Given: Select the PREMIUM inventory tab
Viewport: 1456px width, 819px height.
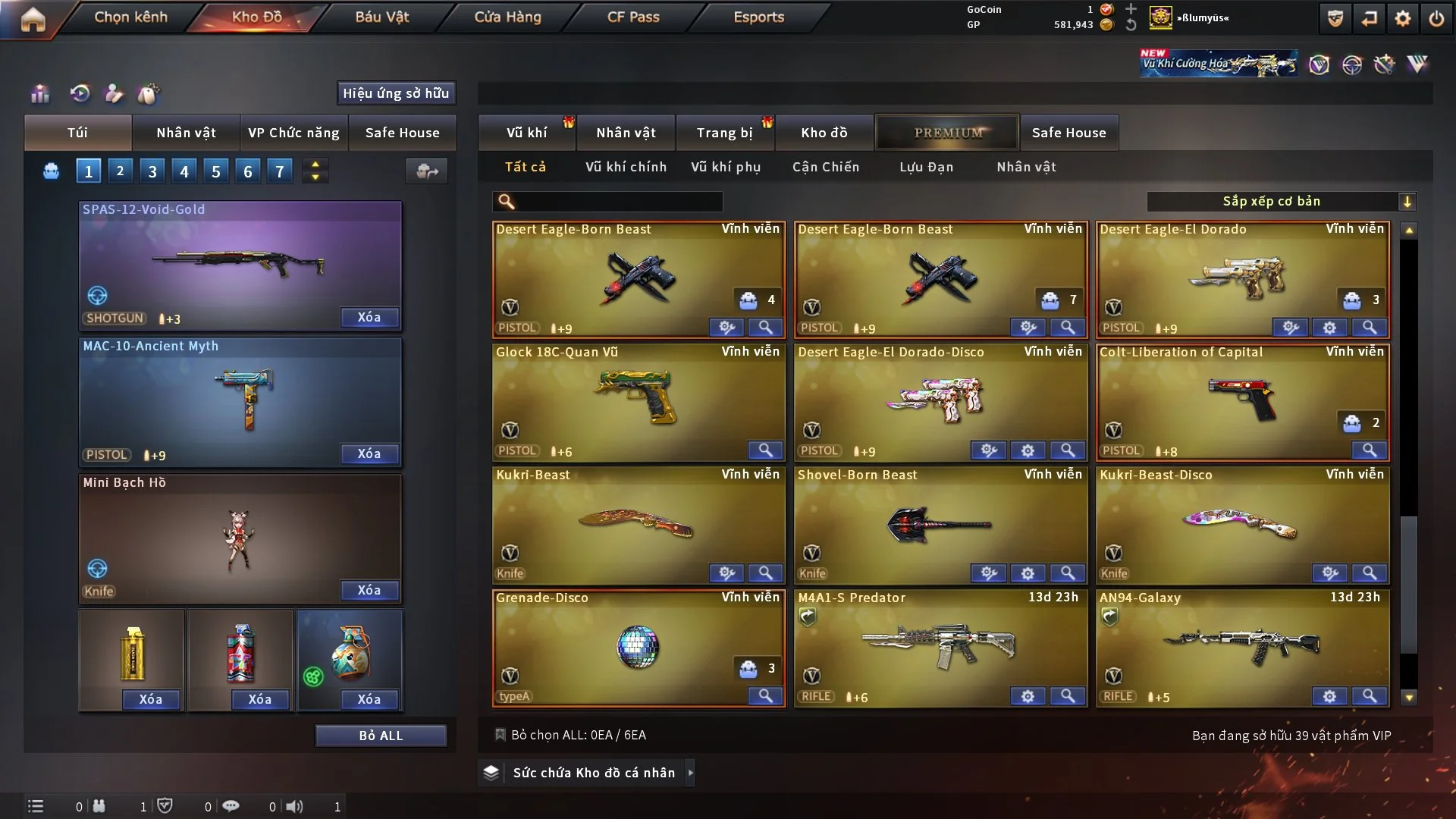Looking at the screenshot, I should [948, 133].
